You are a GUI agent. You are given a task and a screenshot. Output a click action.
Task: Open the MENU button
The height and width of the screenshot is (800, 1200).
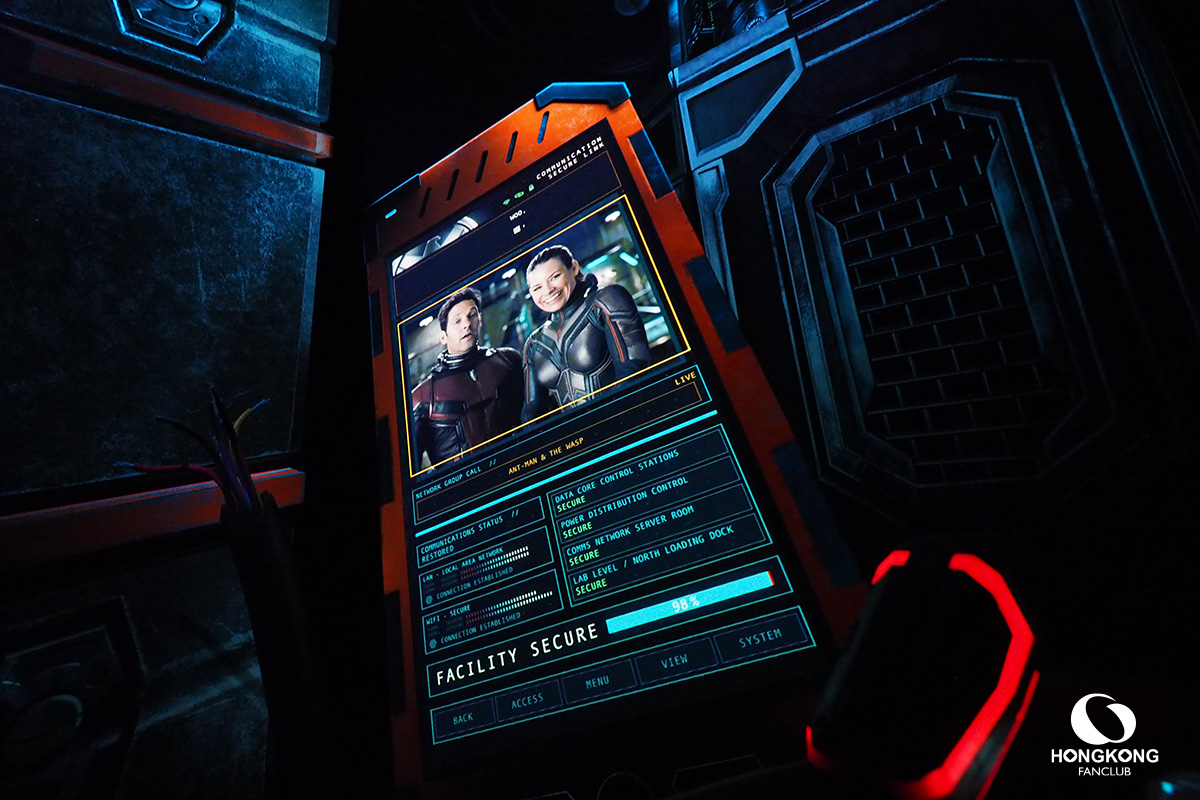tap(598, 683)
